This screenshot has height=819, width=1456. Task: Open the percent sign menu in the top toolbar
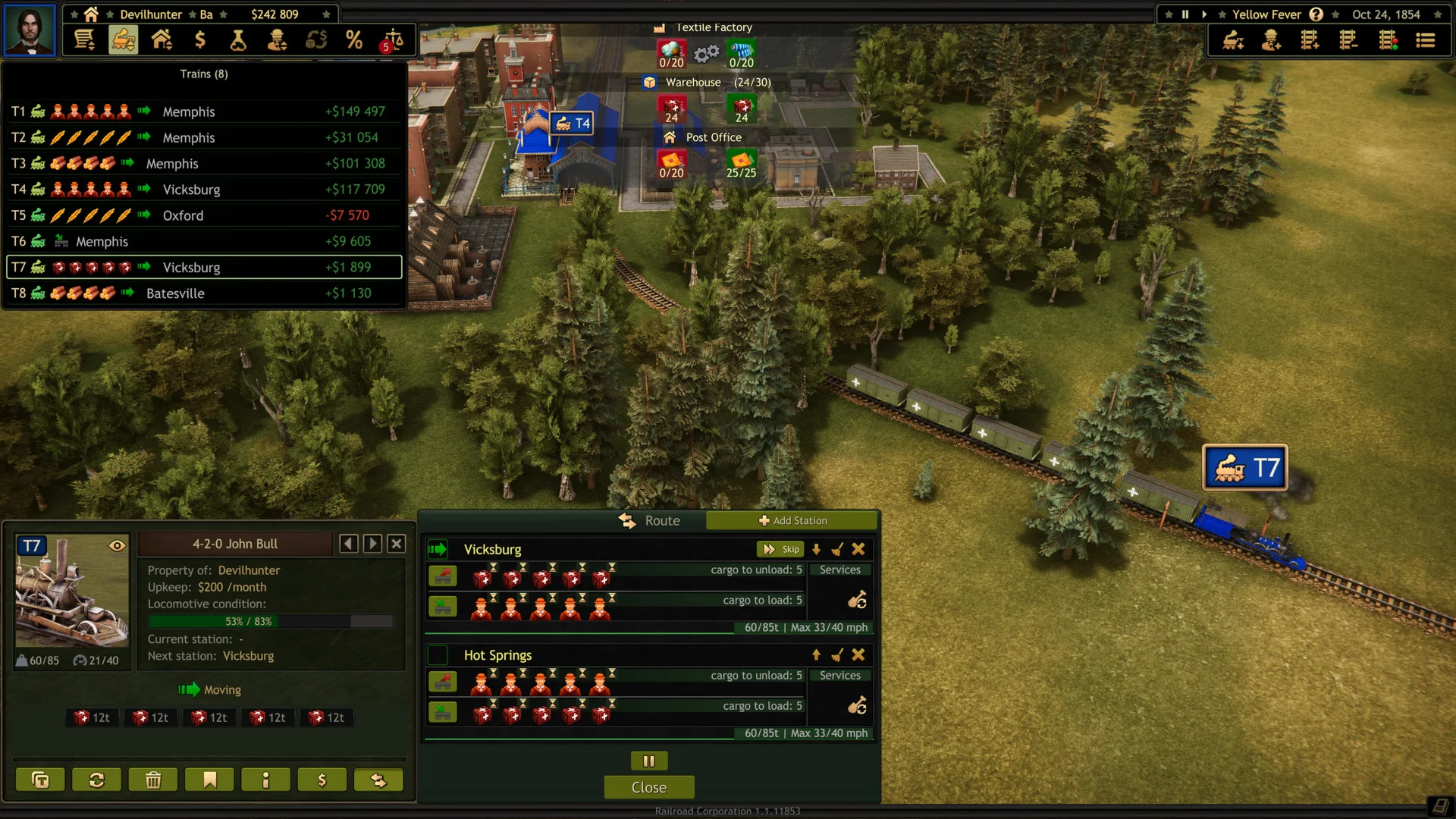click(353, 39)
